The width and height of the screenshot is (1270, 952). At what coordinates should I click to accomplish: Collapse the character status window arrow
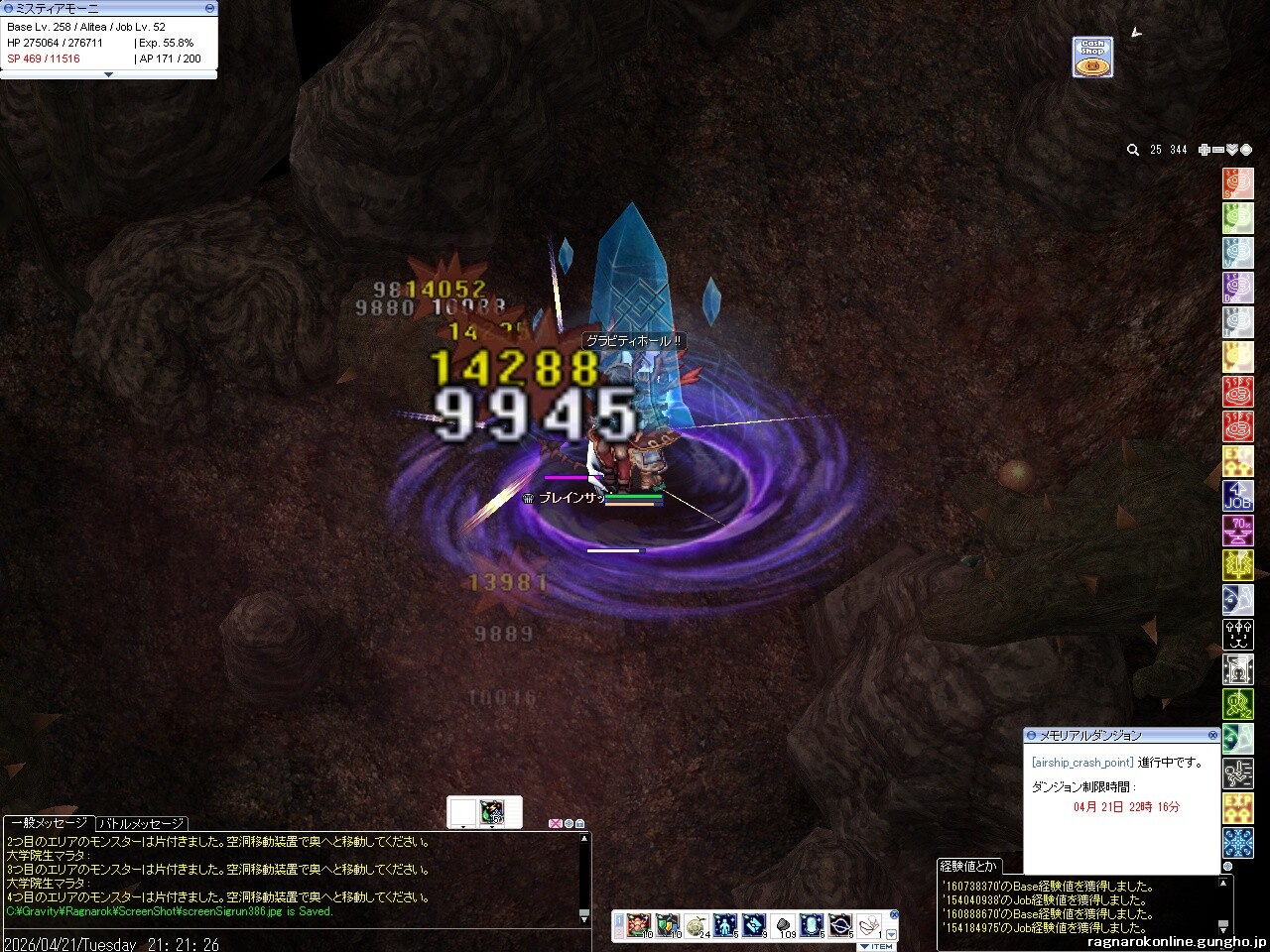pyautogui.click(x=108, y=74)
